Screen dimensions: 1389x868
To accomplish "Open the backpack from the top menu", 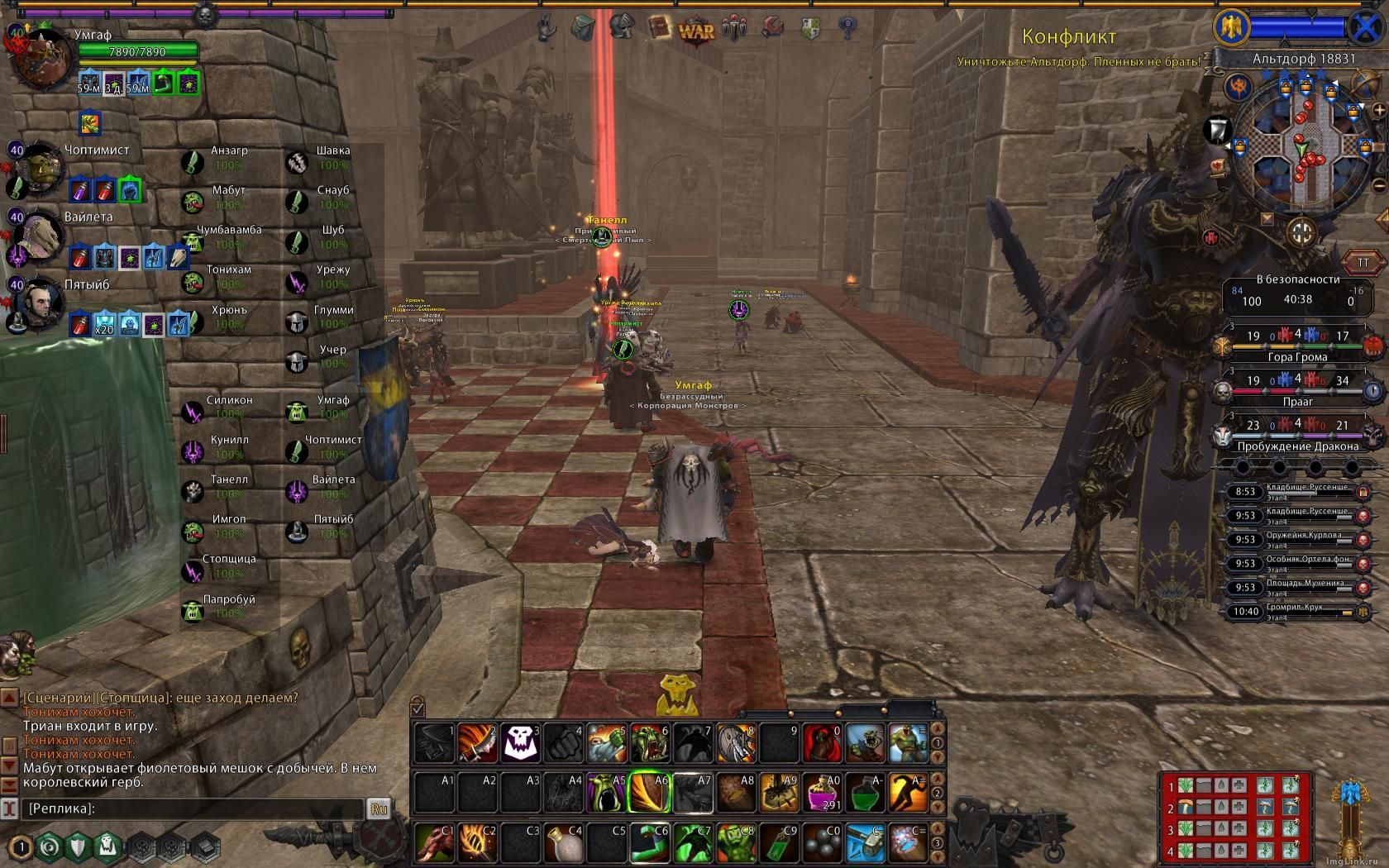I will coord(583,27).
